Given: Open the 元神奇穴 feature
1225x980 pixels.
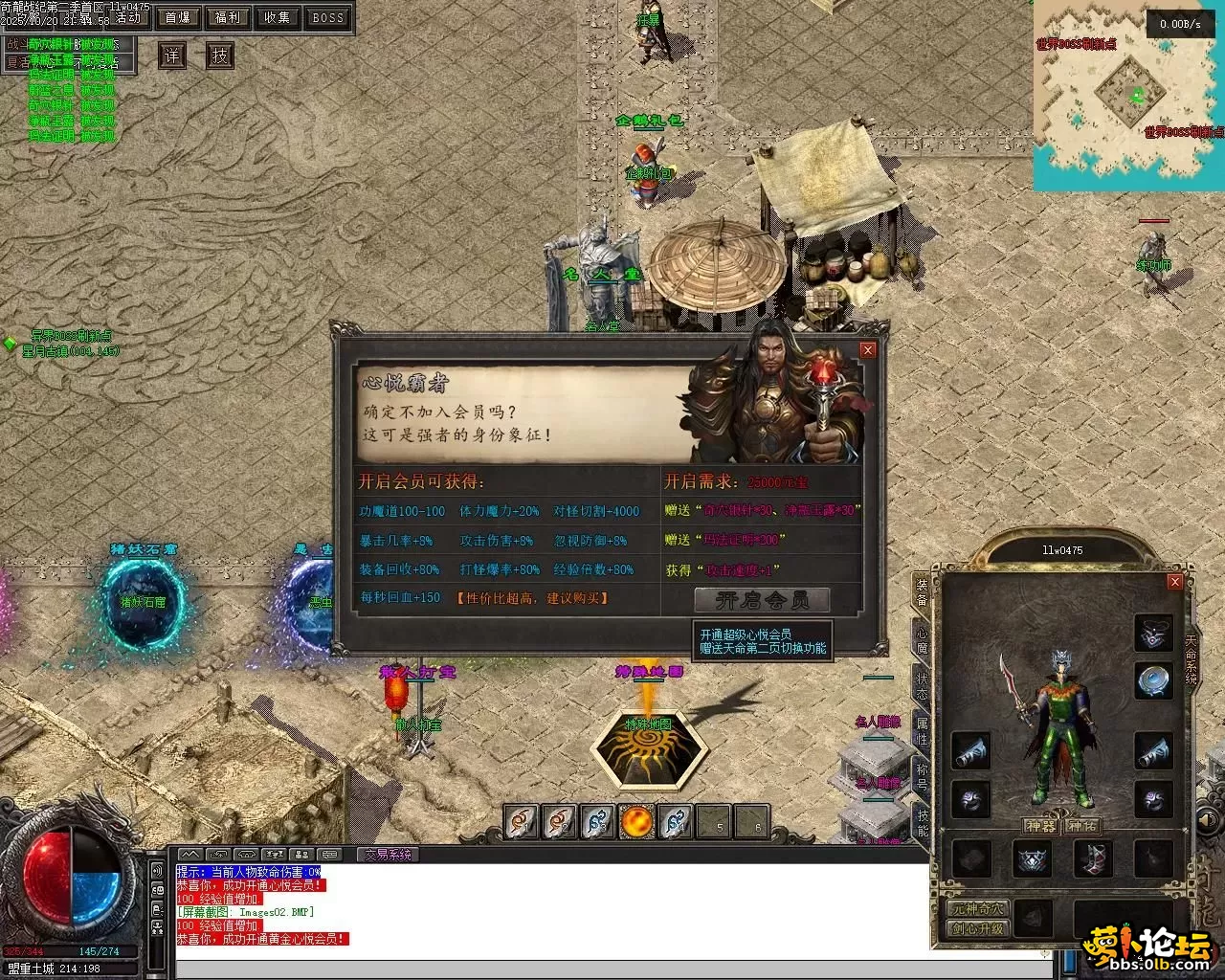Looking at the screenshot, I should (978, 908).
